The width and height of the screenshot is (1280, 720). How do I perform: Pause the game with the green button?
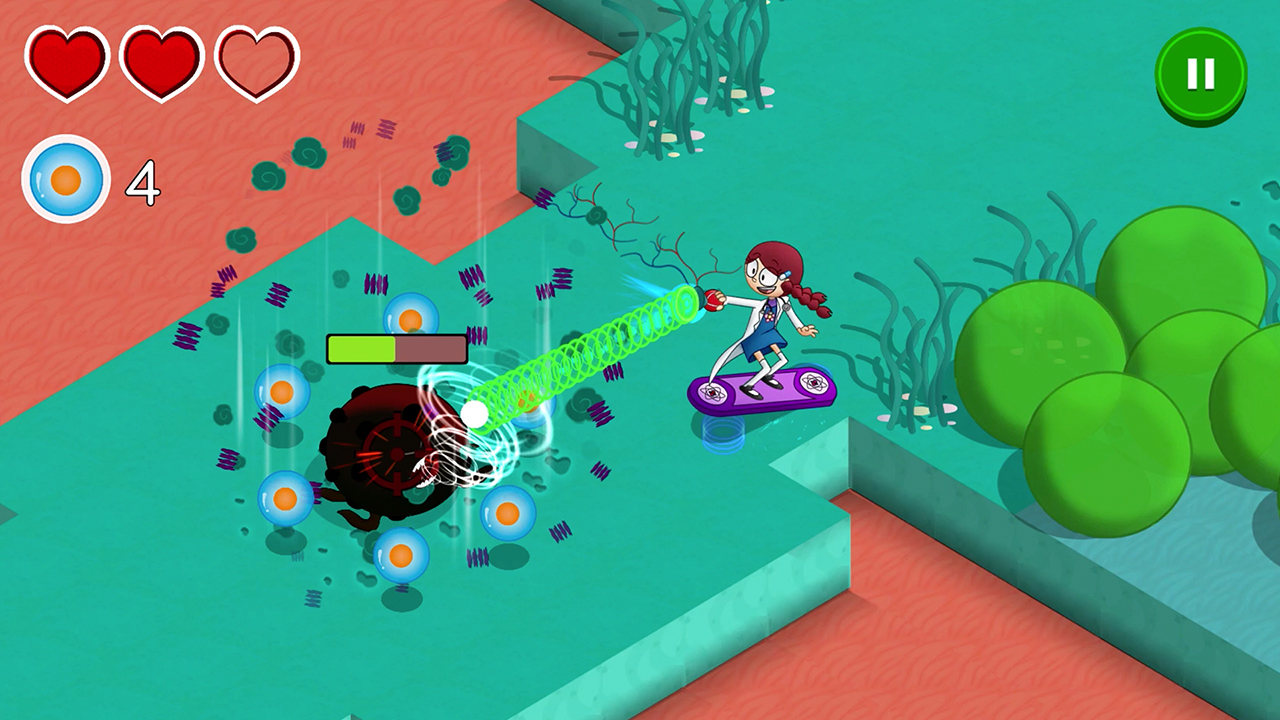click(1200, 73)
